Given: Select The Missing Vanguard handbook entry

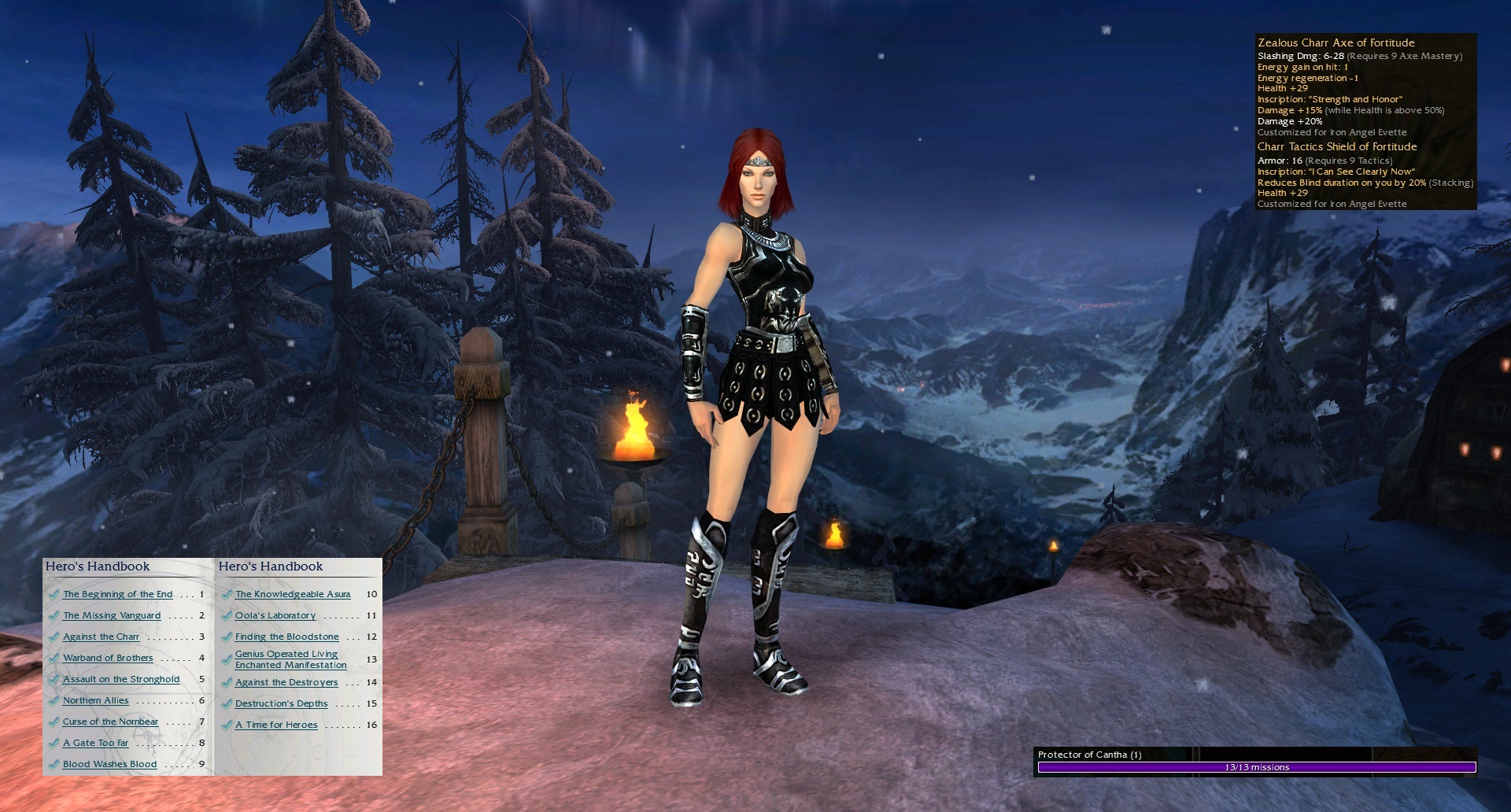Looking at the screenshot, I should coord(112,615).
